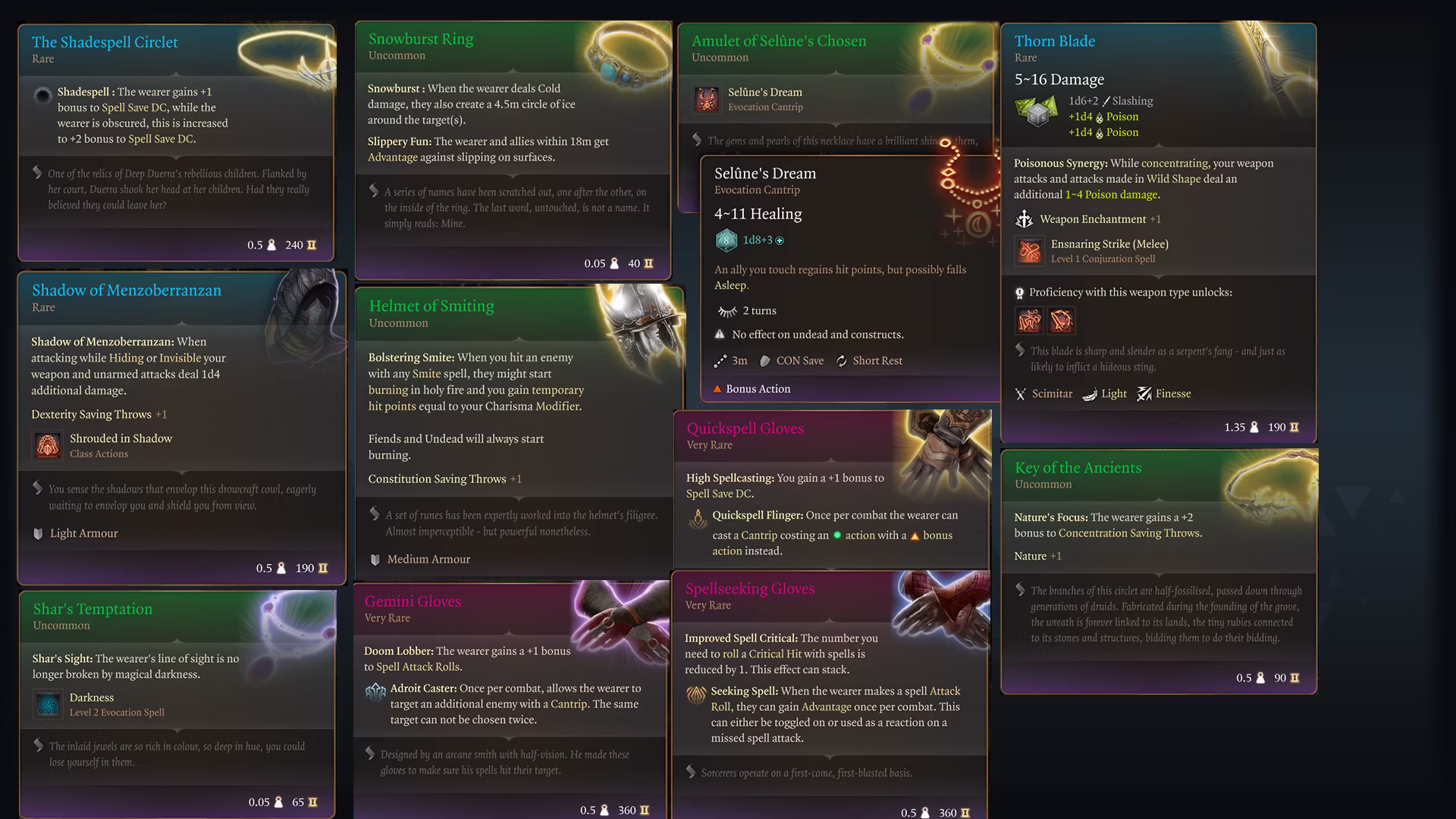Click the 1d8+3 healing dice hexagon icon
This screenshot has height=819, width=1456.
click(726, 240)
